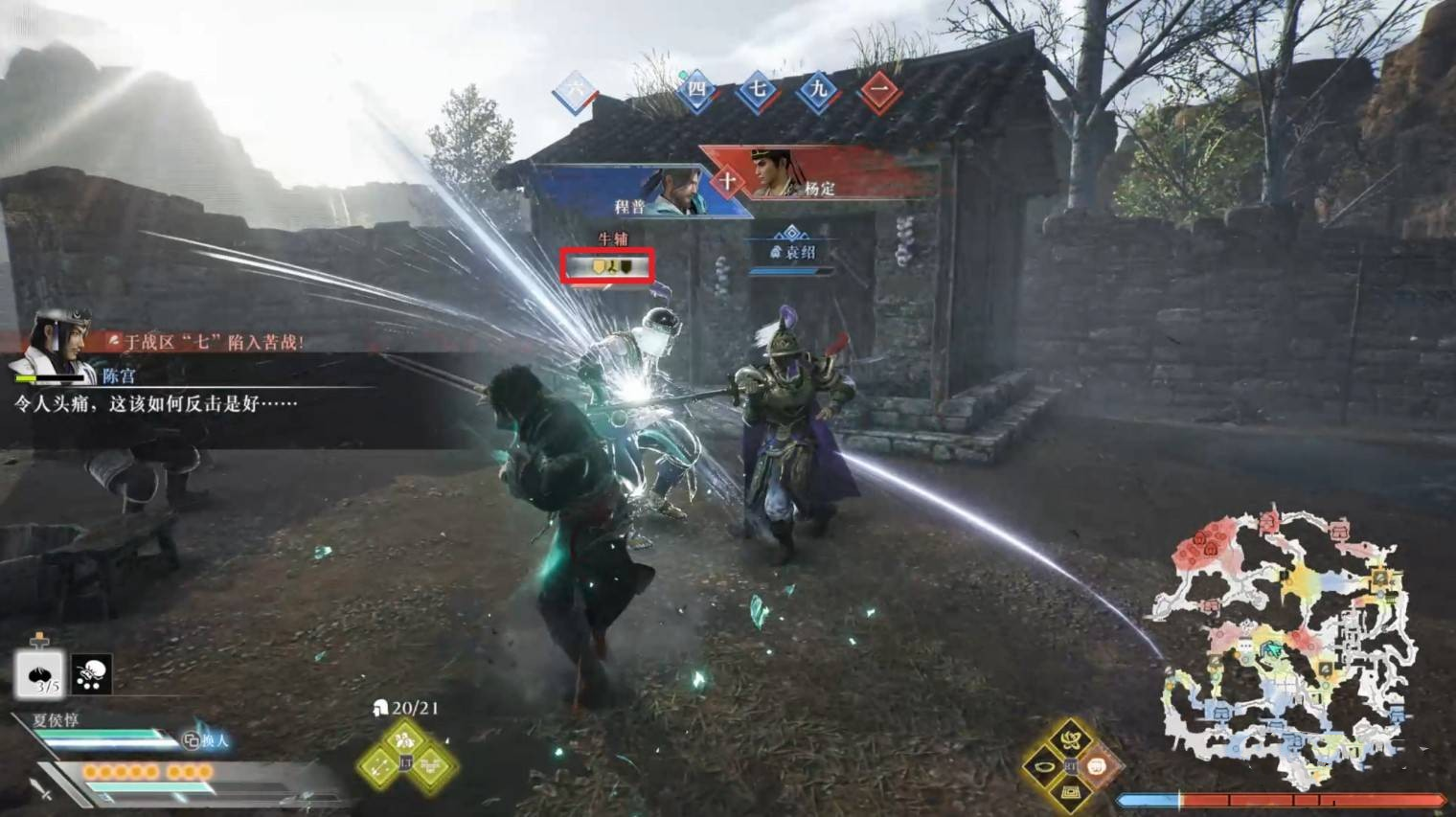The height and width of the screenshot is (817, 1456).
Task: Select the red battle zone marker 一
Action: [x=878, y=92]
